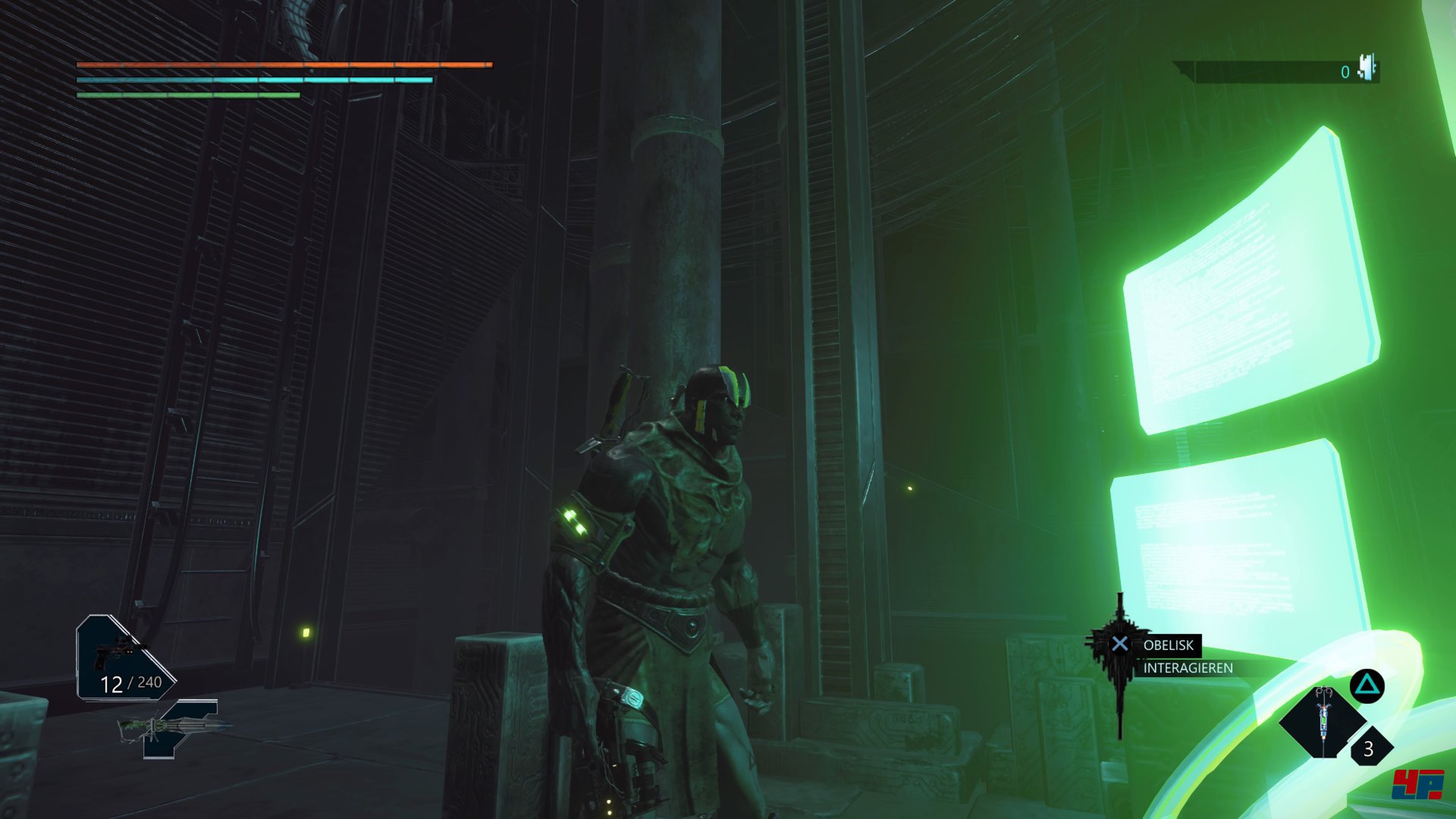Click the 4P logo watermark
1456x819 pixels.
(1417, 784)
